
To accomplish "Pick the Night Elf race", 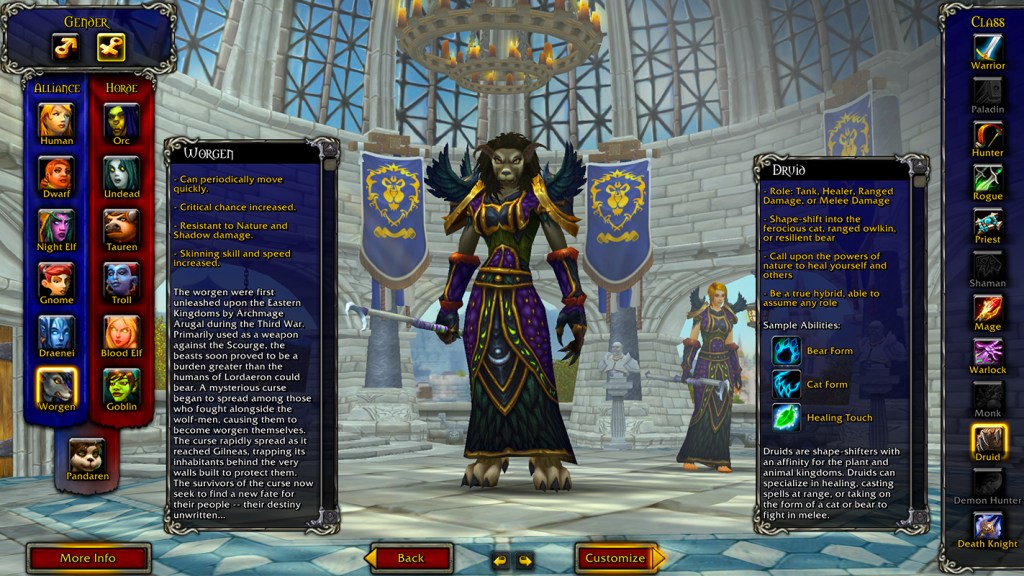I will 57,227.
